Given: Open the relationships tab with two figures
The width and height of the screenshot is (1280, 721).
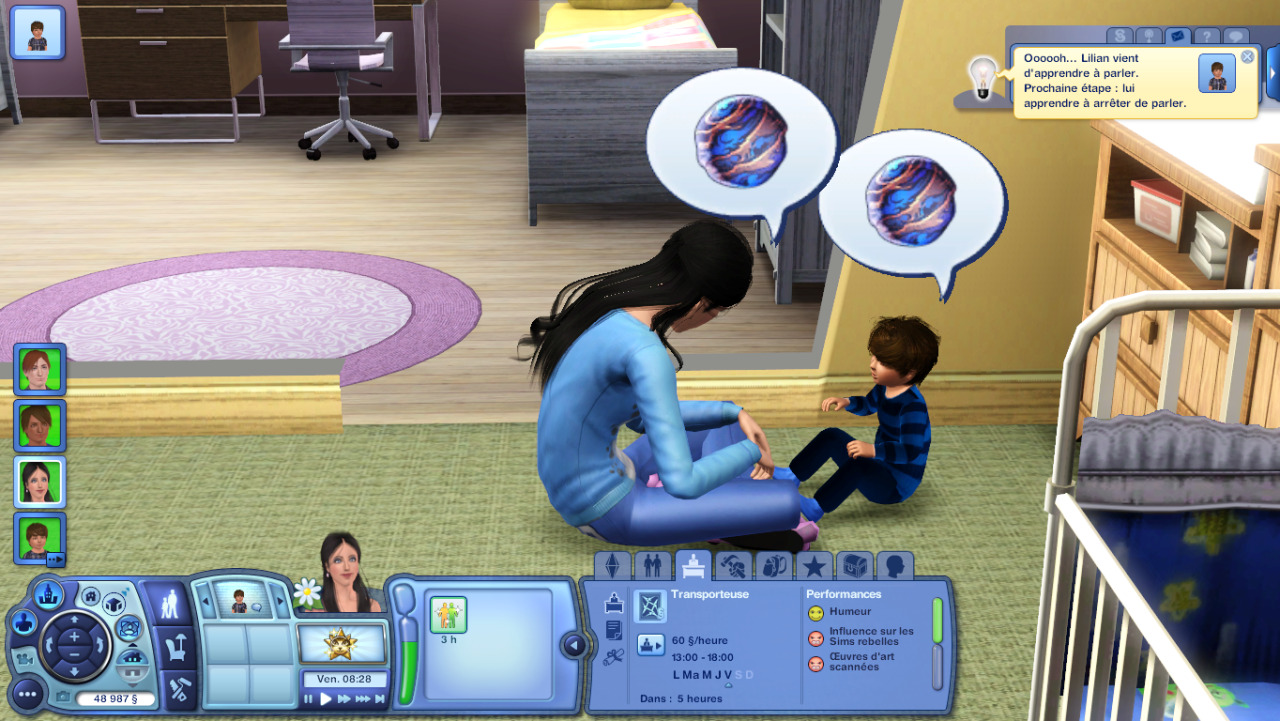Looking at the screenshot, I should click(652, 567).
